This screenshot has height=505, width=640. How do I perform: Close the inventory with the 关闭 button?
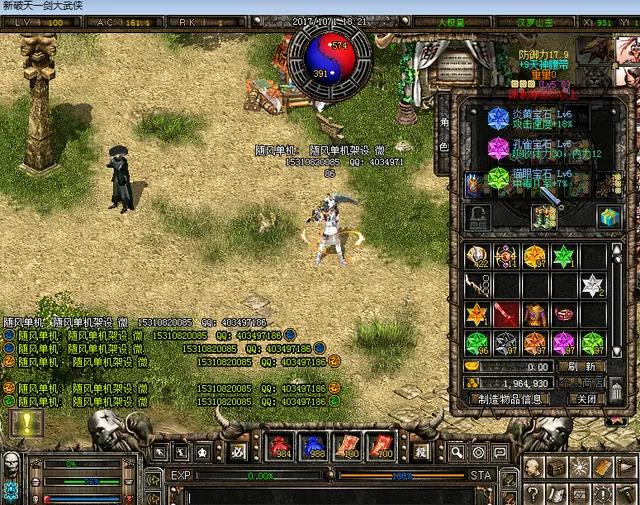[587, 398]
